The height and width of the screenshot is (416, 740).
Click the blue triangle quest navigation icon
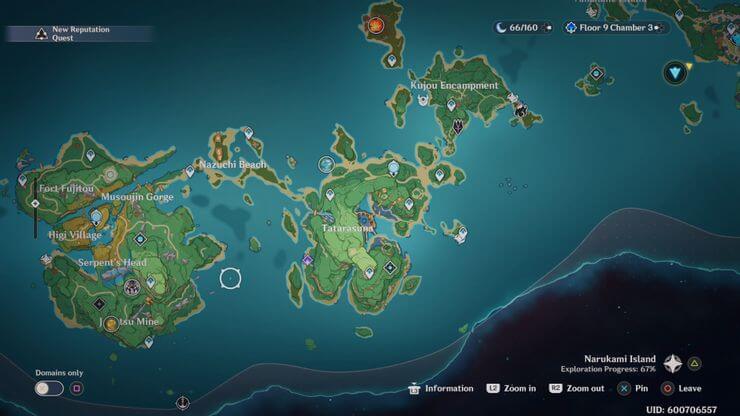point(678,71)
